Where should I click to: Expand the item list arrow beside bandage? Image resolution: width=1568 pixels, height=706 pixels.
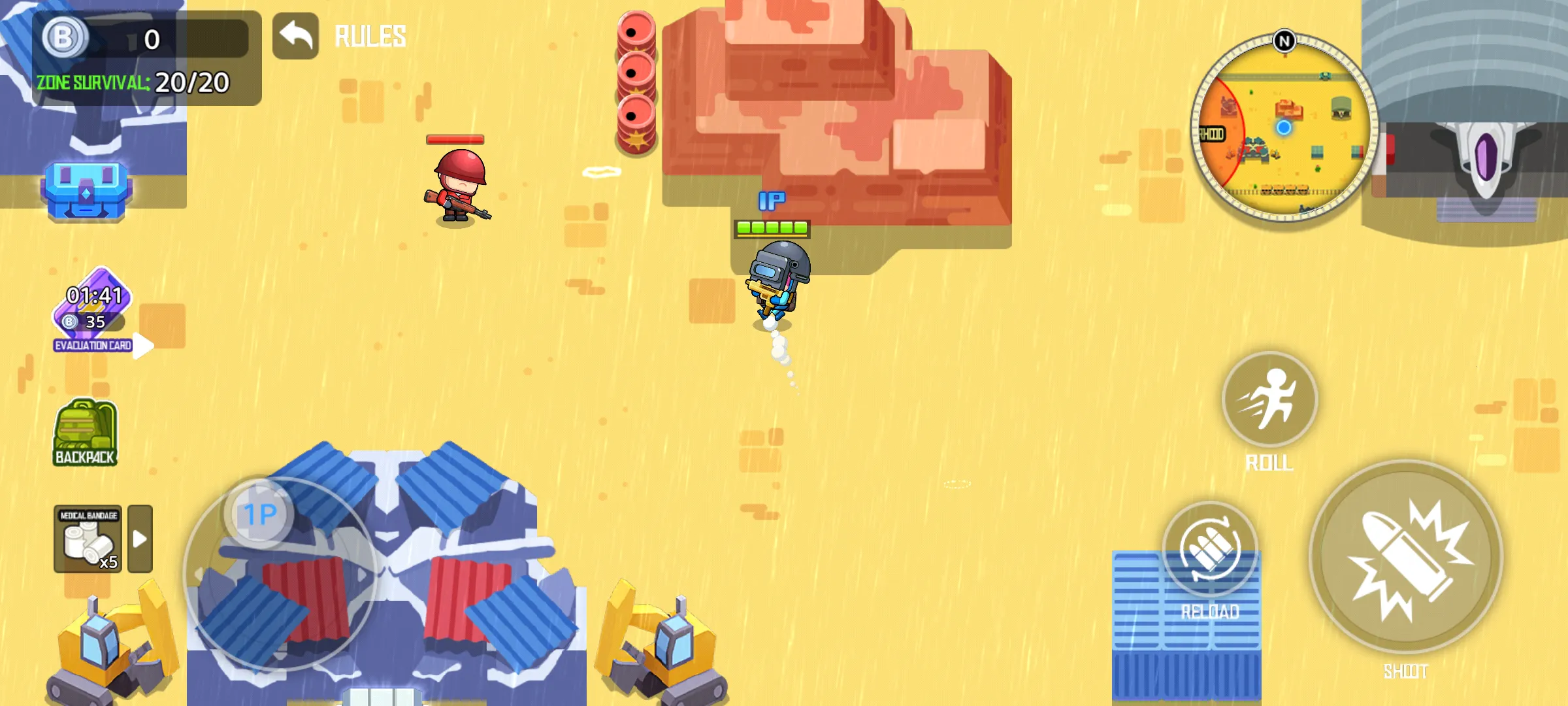pos(140,539)
